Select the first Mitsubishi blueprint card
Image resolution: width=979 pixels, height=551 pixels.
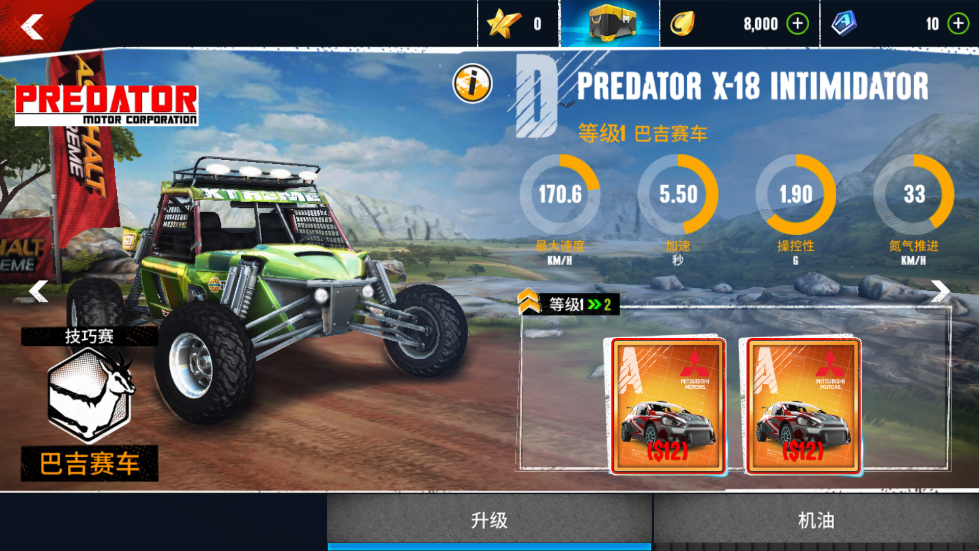point(669,405)
